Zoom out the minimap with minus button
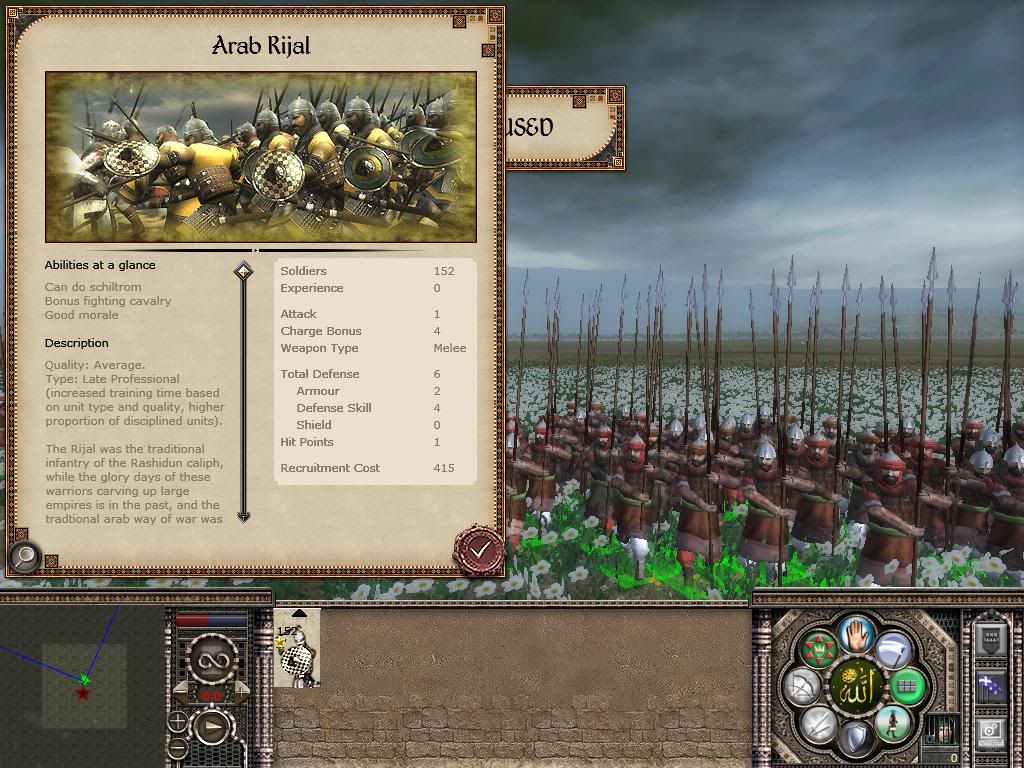The height and width of the screenshot is (768, 1024). click(178, 747)
